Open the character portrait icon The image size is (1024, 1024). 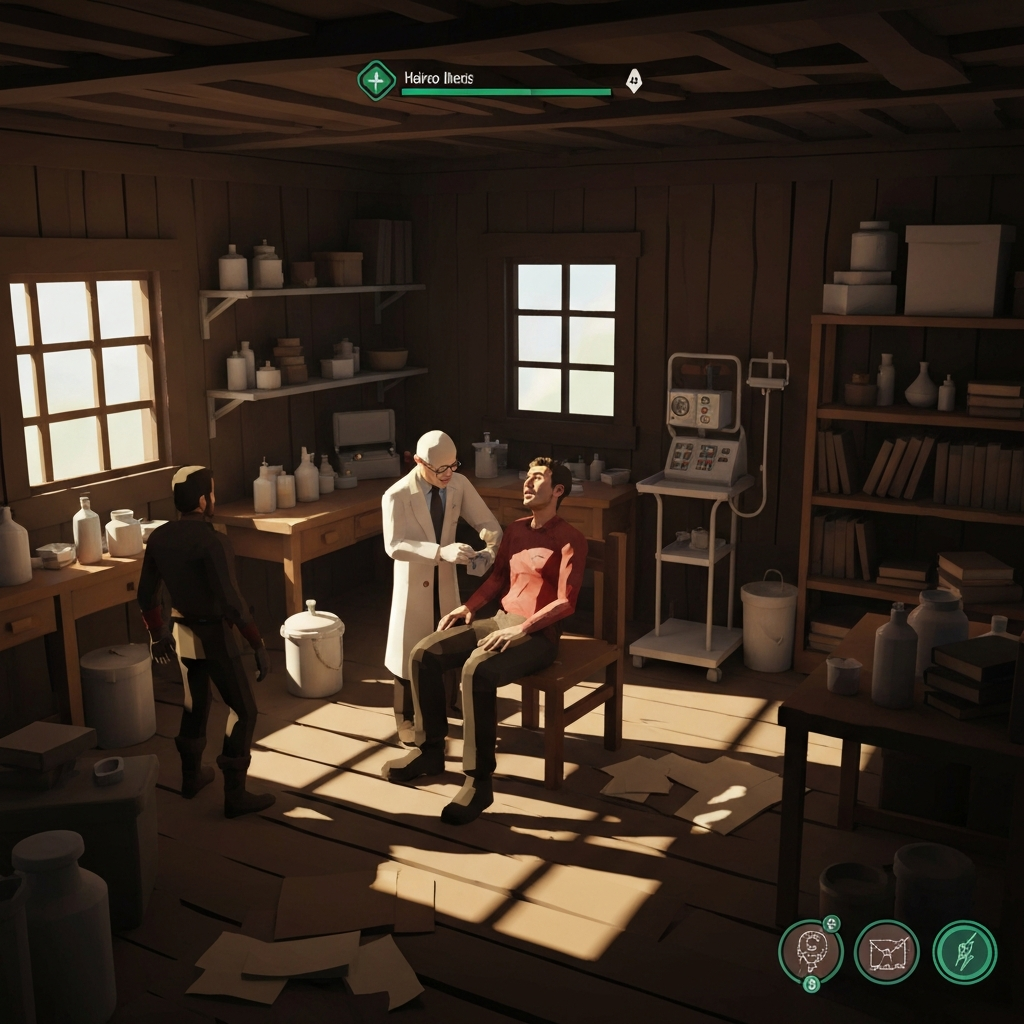pyautogui.click(x=809, y=952)
